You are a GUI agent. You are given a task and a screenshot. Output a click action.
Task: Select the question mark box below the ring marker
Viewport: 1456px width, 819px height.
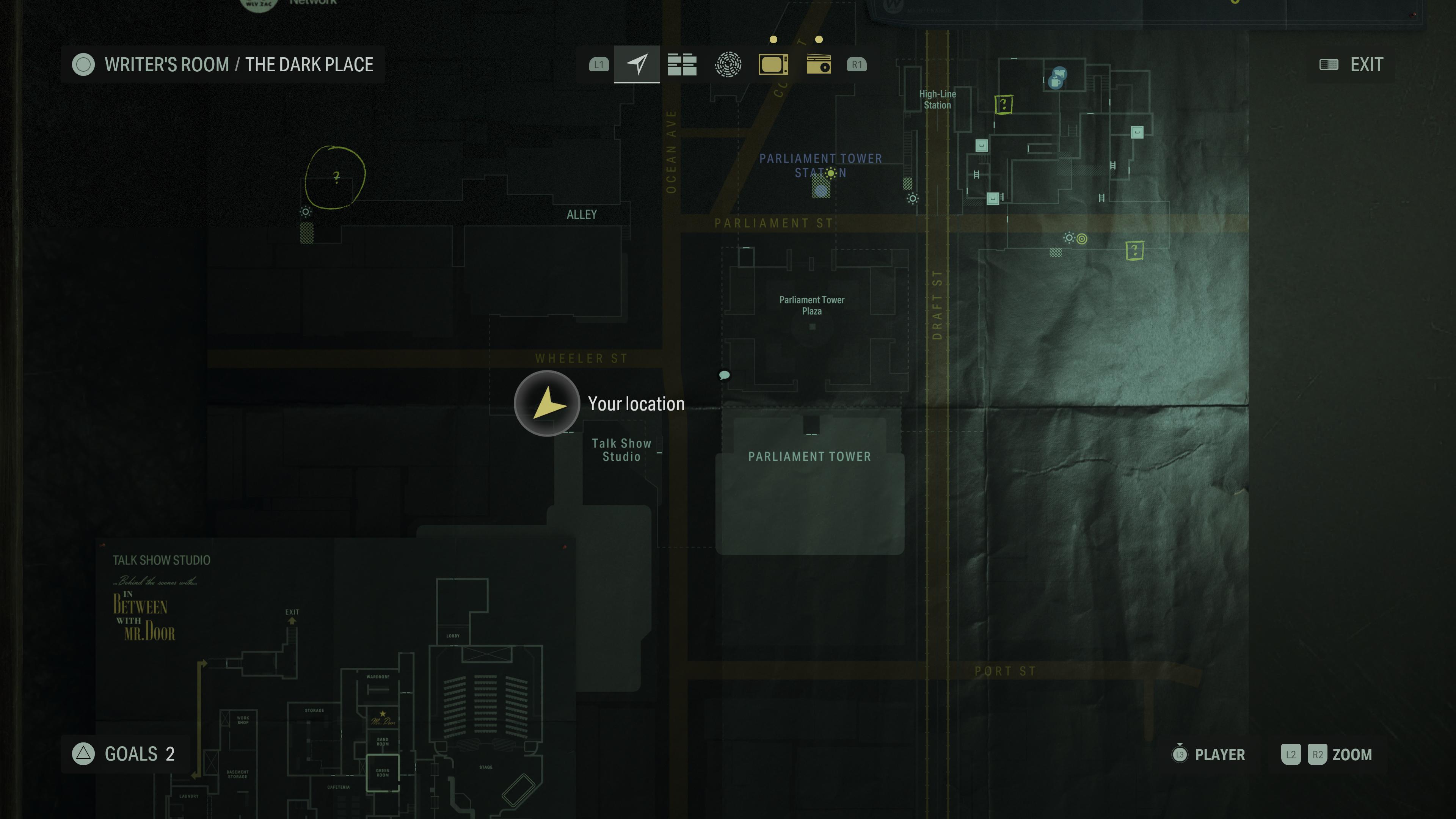1134,250
